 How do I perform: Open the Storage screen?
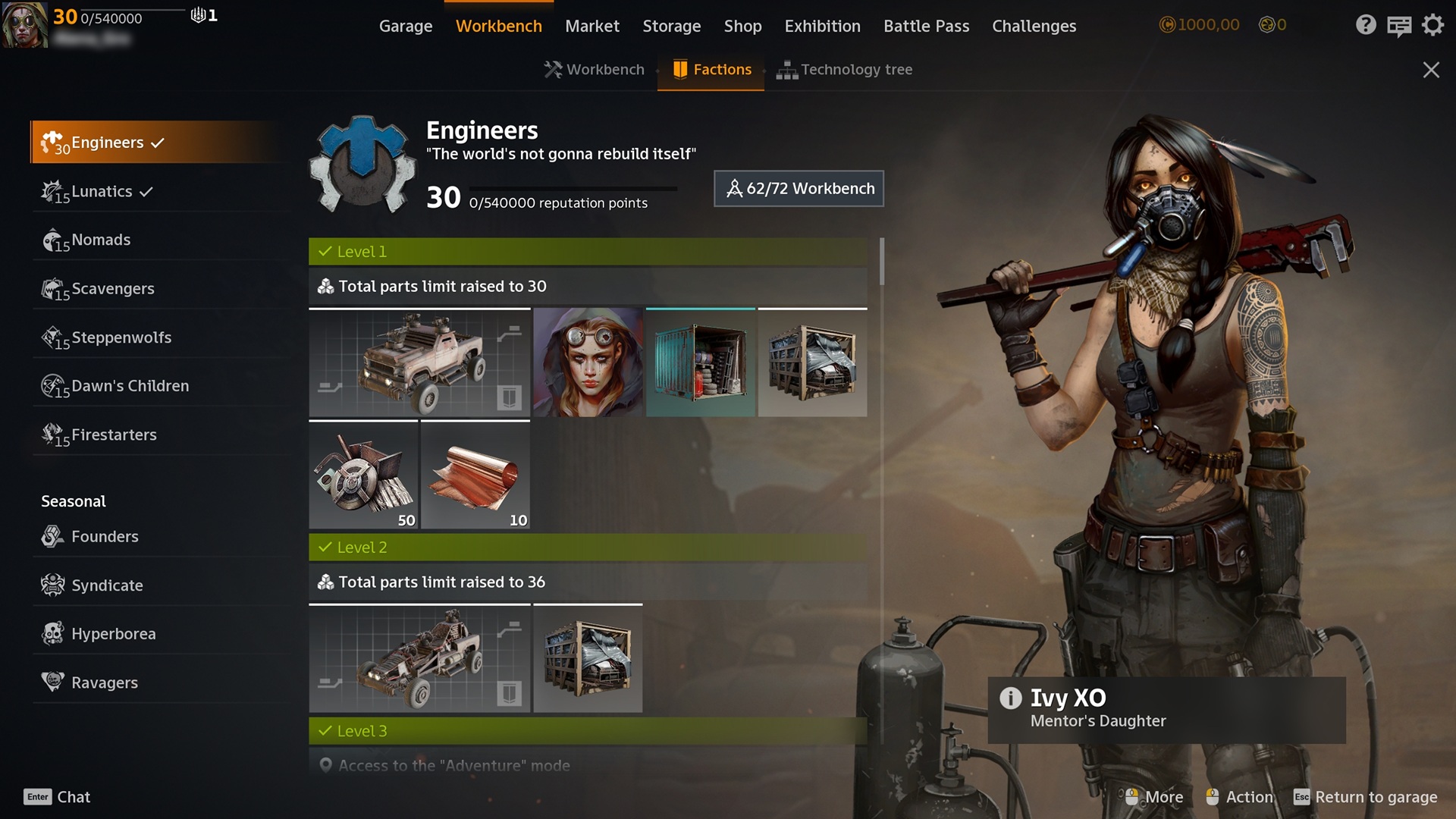(x=671, y=26)
